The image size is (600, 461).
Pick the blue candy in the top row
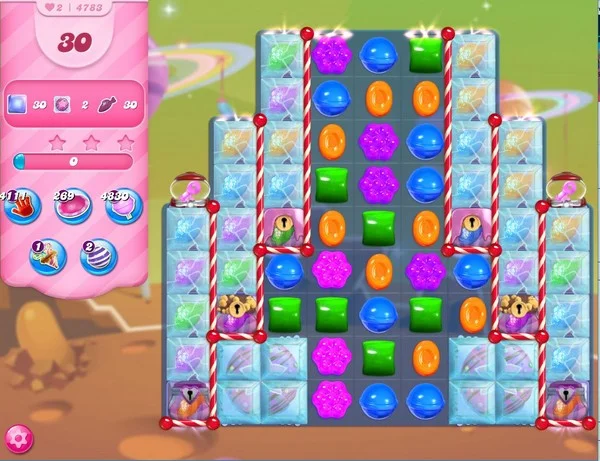[x=378, y=55]
